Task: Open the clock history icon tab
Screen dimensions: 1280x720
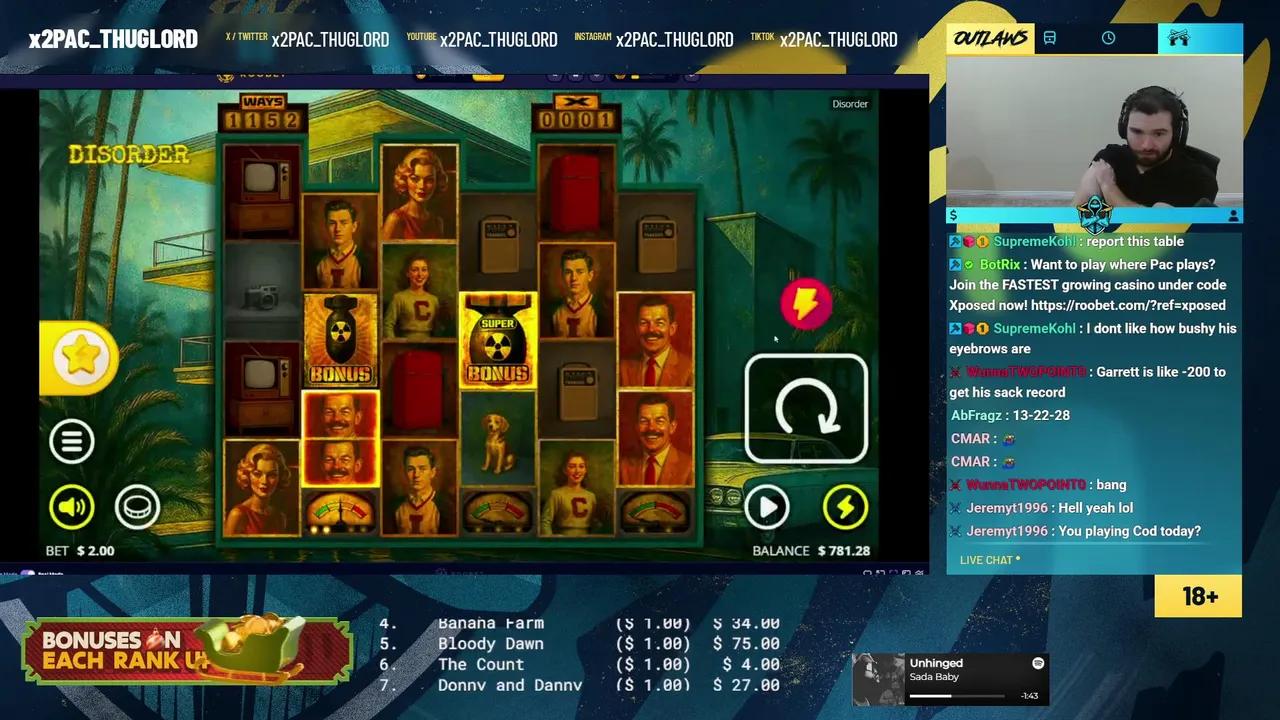Action: [1108, 38]
